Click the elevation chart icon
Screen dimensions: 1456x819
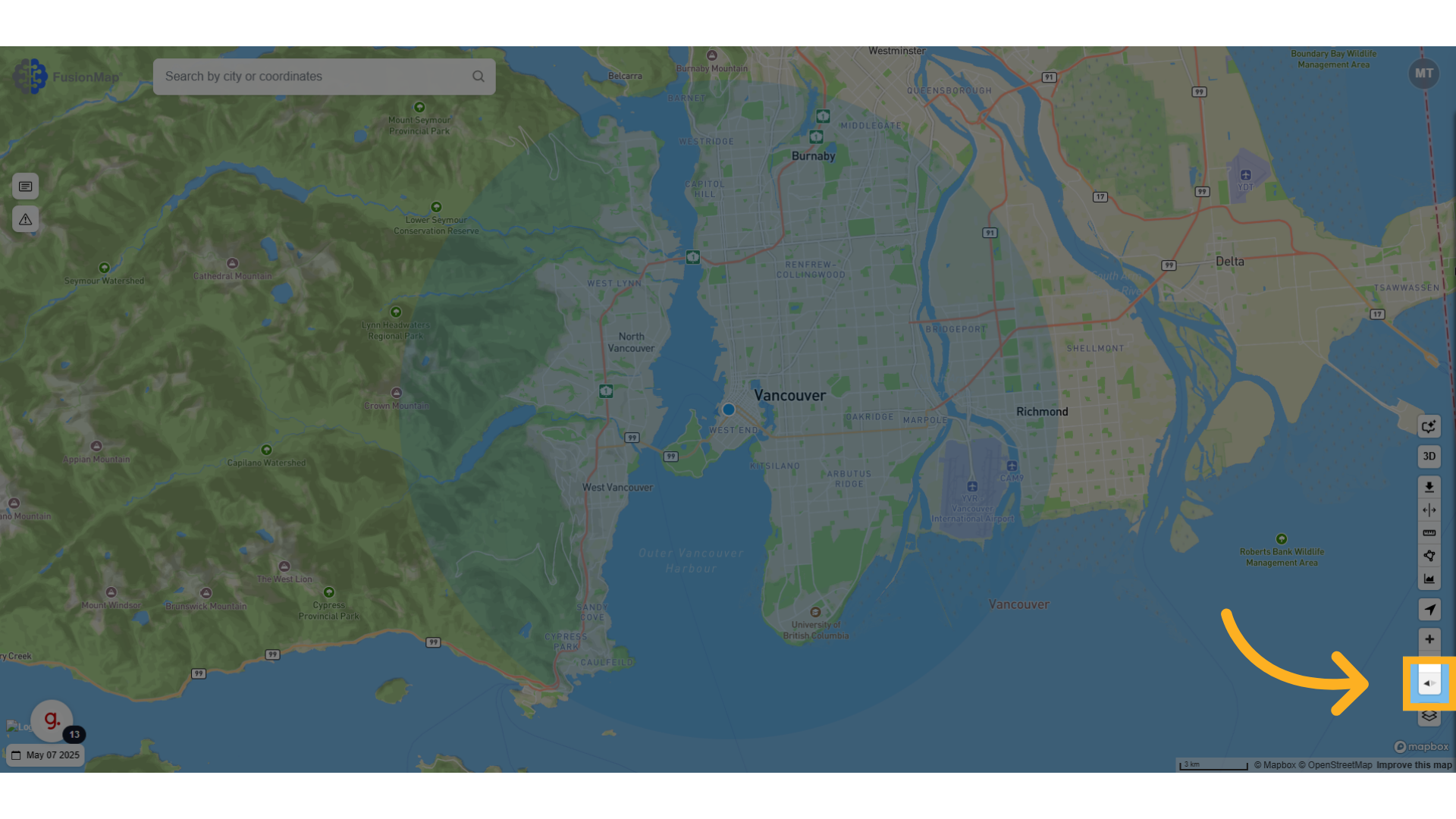(1429, 579)
